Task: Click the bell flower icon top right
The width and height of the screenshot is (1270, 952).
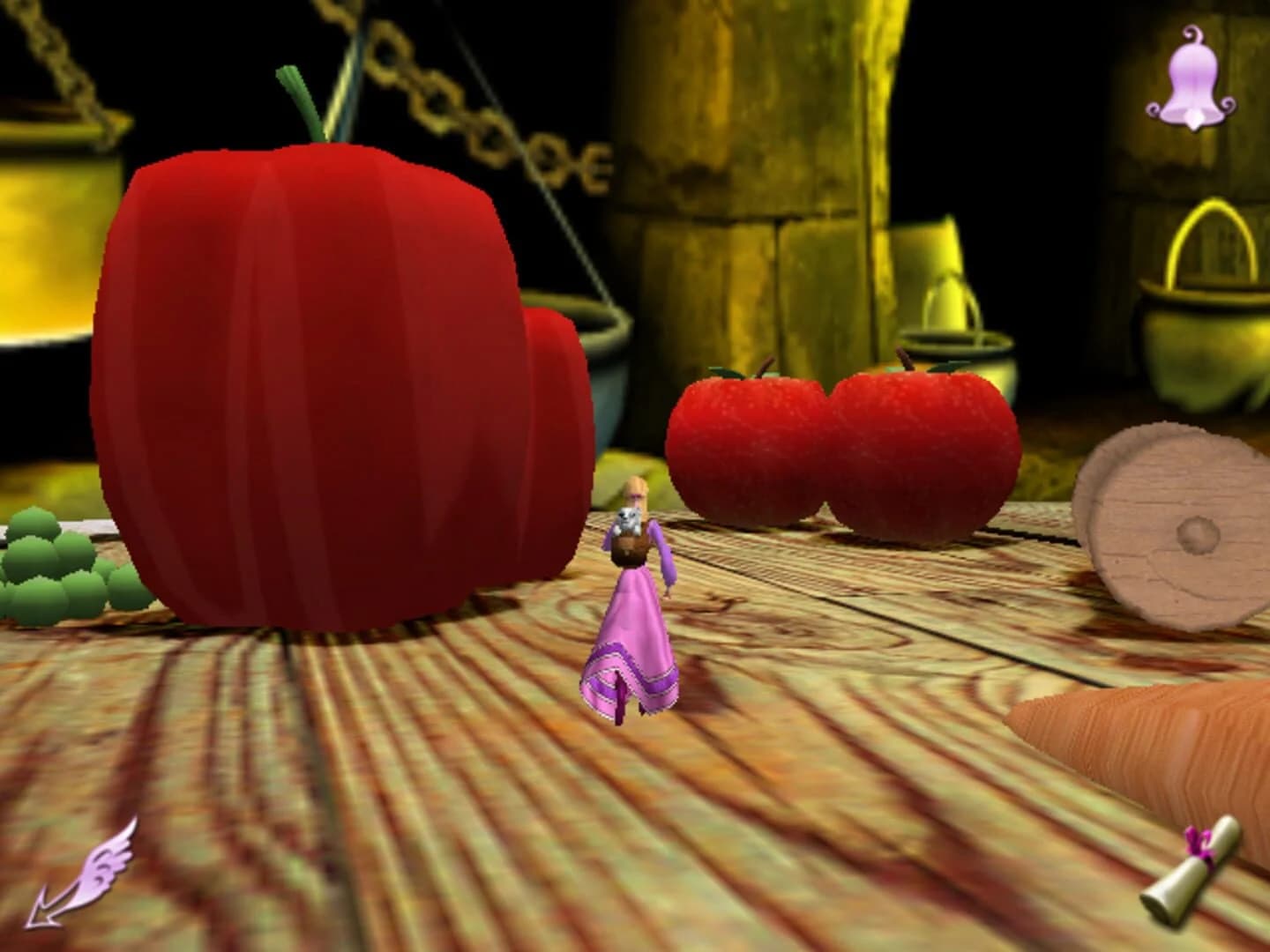Action: [x=1192, y=81]
